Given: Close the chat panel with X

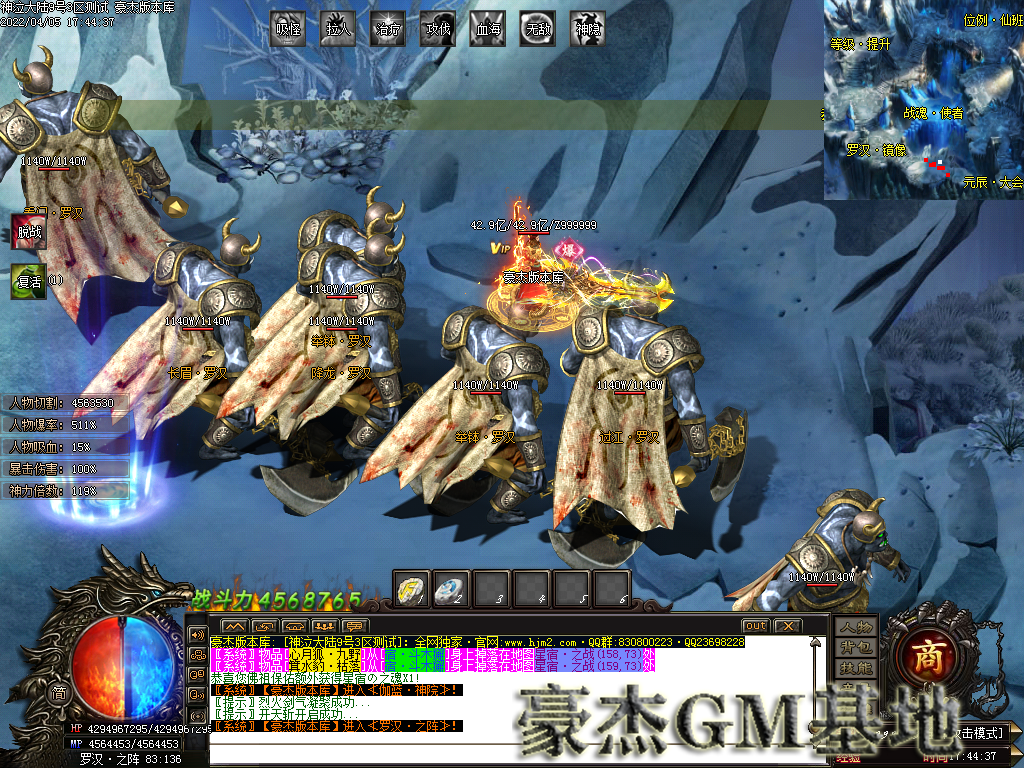Looking at the screenshot, I should [x=788, y=626].
